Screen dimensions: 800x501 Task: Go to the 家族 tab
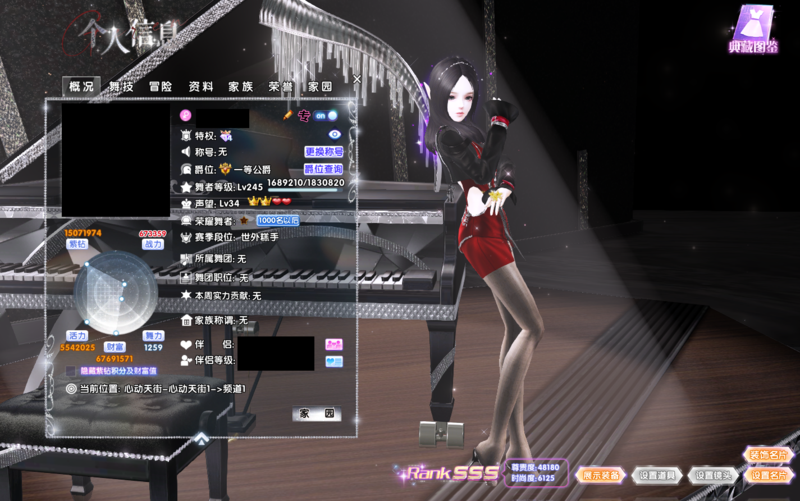click(240, 87)
